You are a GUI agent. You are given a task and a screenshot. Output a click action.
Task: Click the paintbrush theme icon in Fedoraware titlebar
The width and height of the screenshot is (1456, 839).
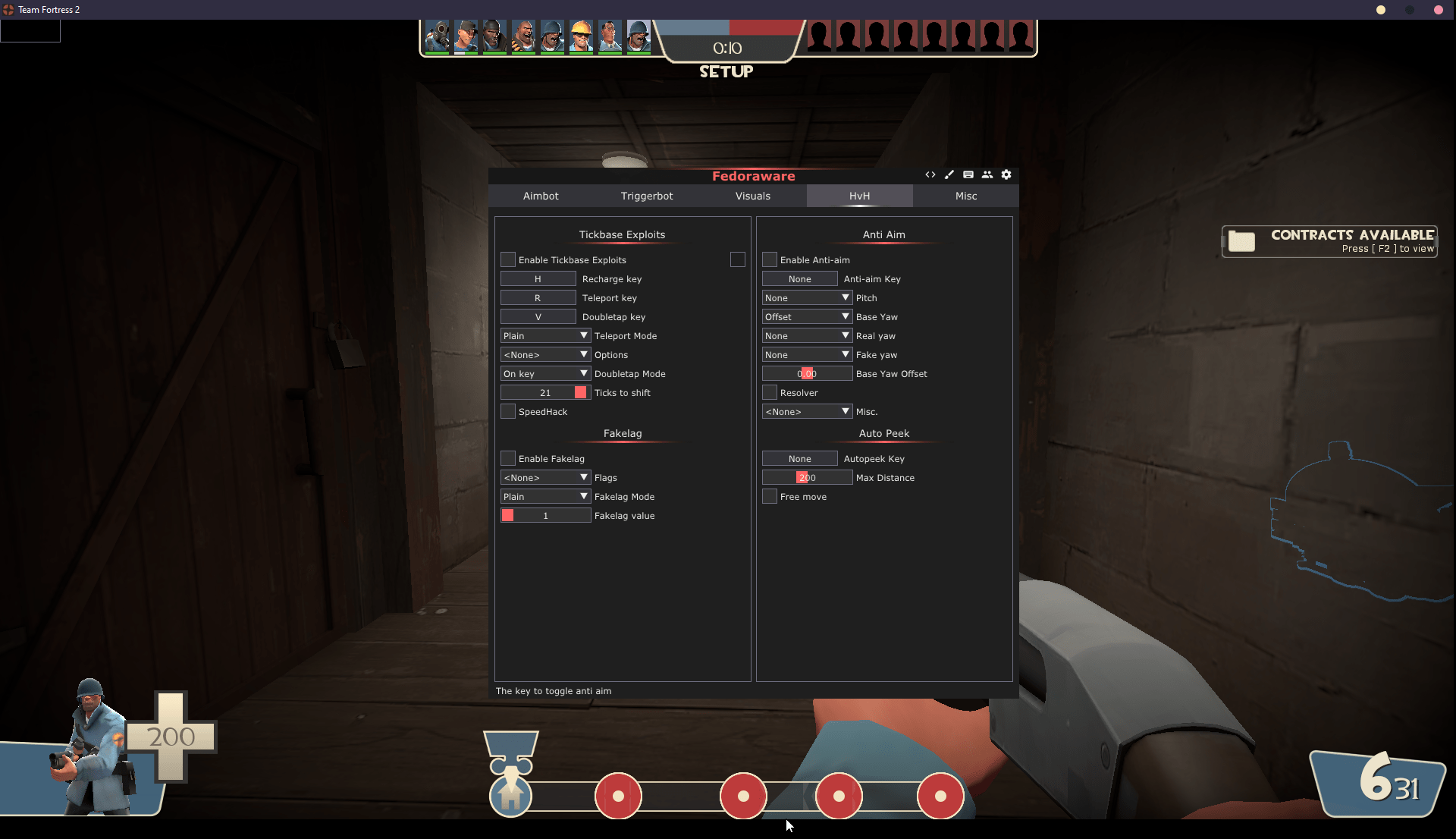click(x=949, y=174)
